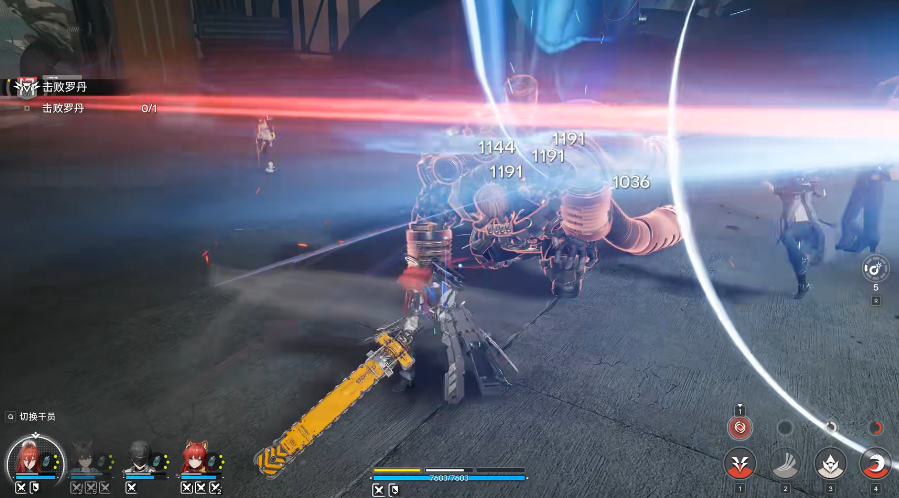Activate skill 3 with crest emblem
This screenshot has width=899, height=498.
(830, 463)
